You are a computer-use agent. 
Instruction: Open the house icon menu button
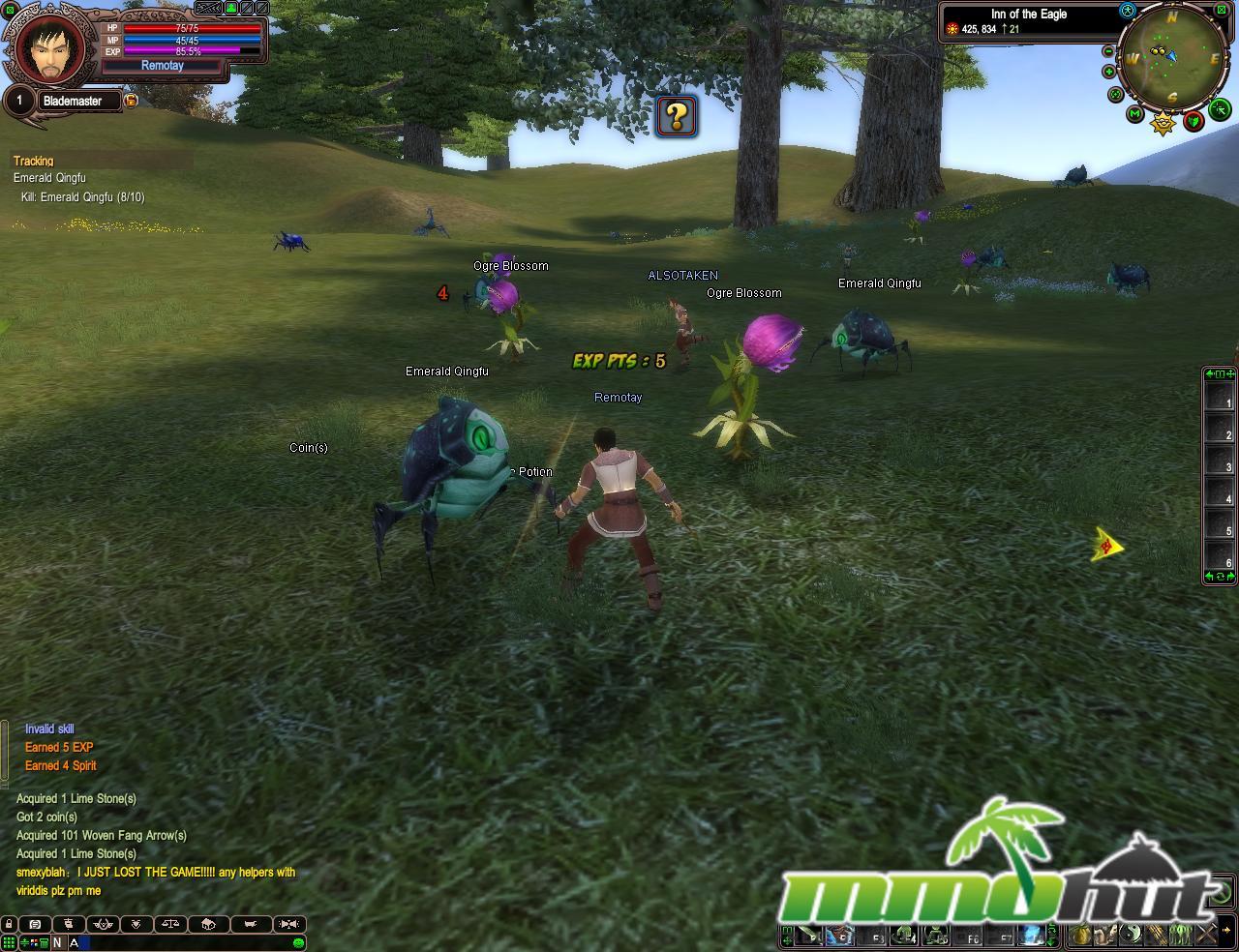click(x=207, y=924)
